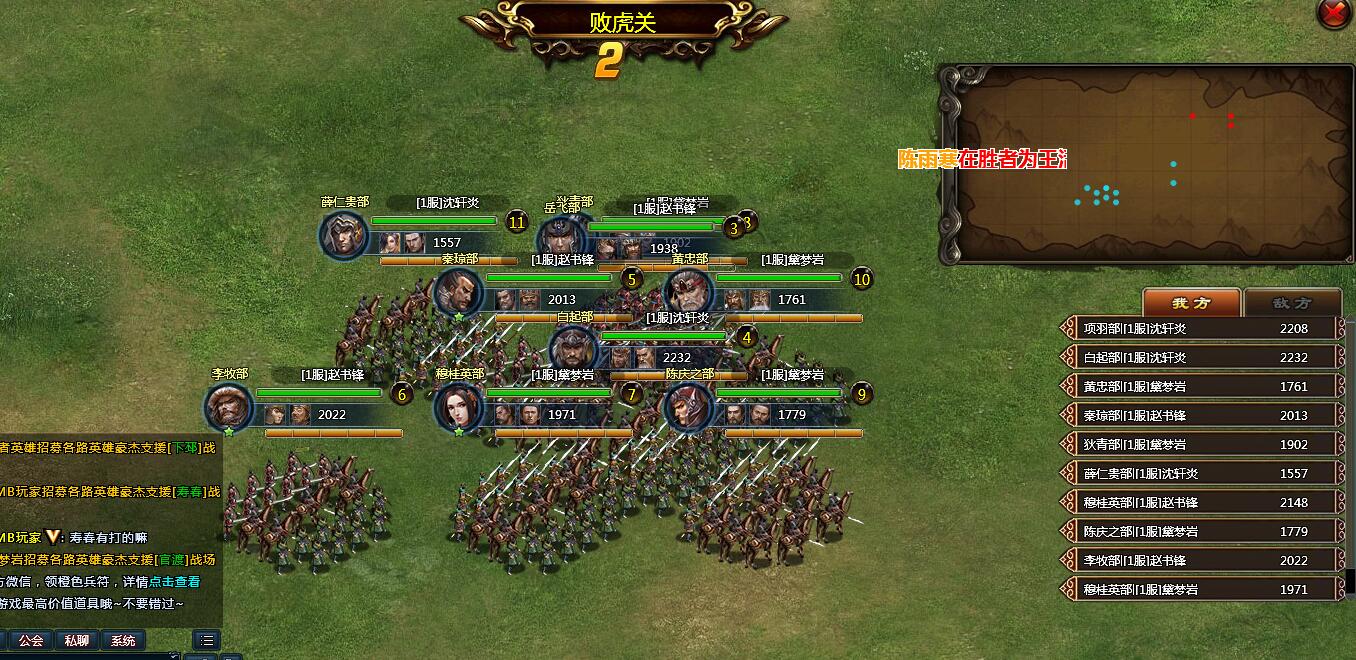Select the 秦琼部 list entry with 2013

pyautogui.click(x=1201, y=415)
